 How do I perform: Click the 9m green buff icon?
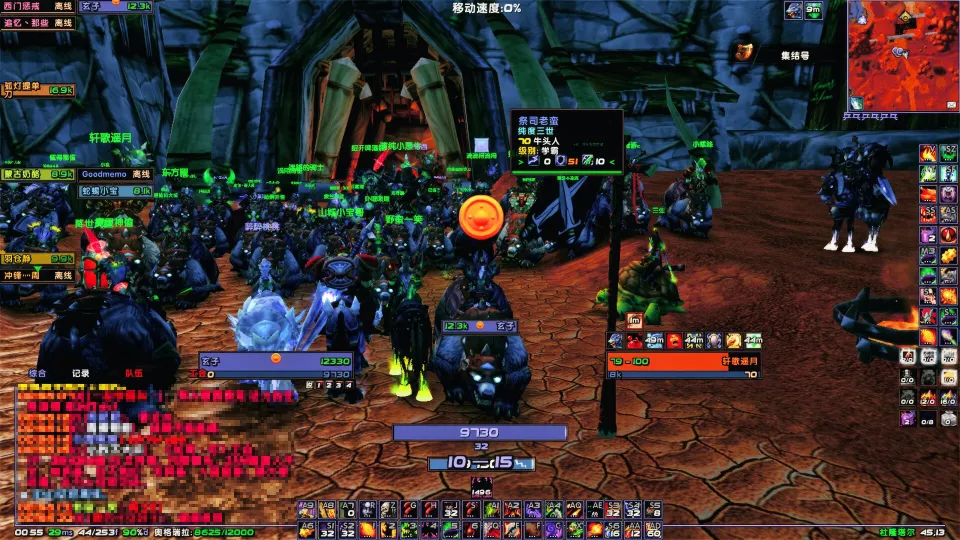pyautogui.click(x=815, y=10)
